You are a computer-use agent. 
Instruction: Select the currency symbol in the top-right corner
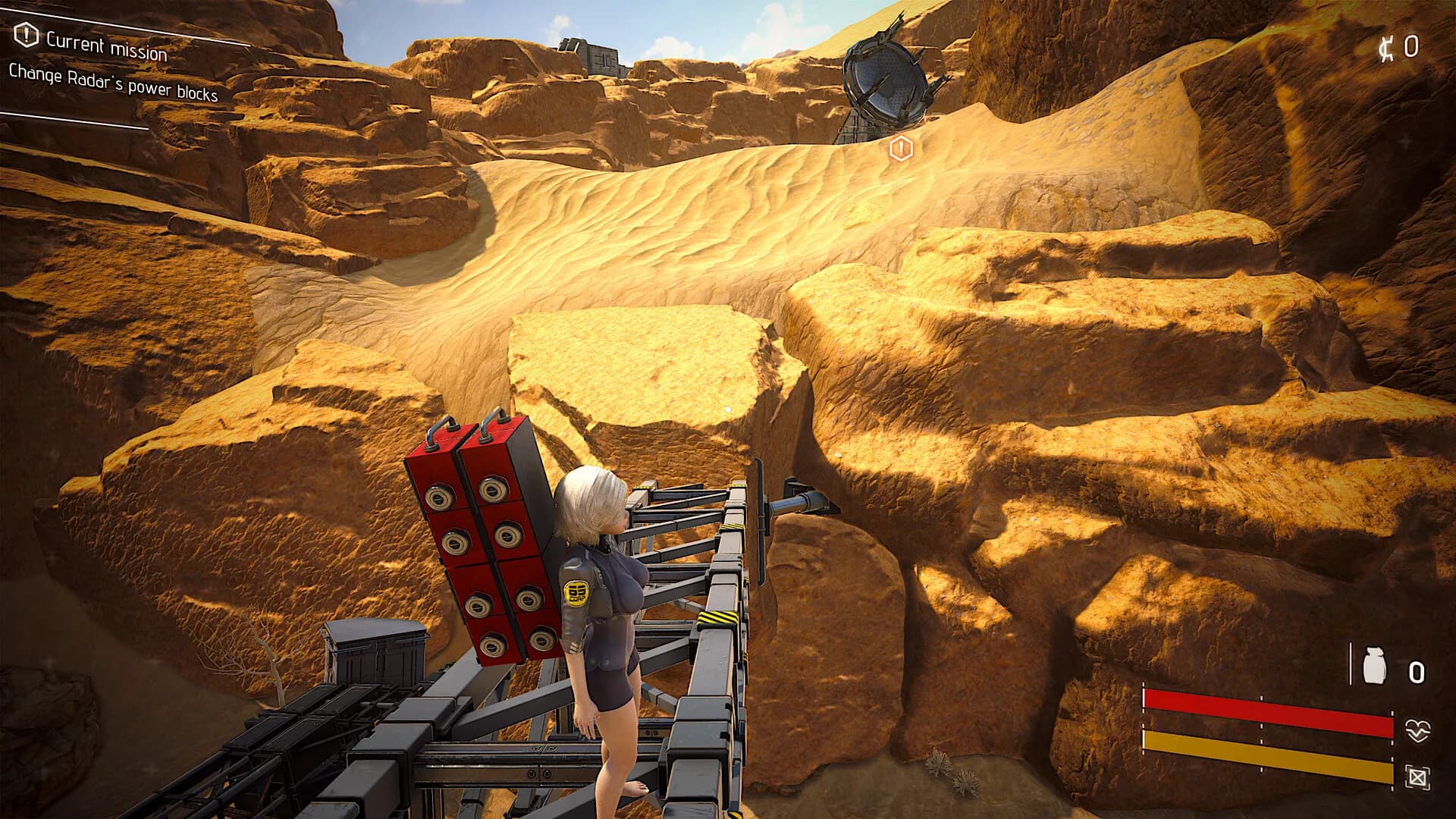click(1386, 49)
